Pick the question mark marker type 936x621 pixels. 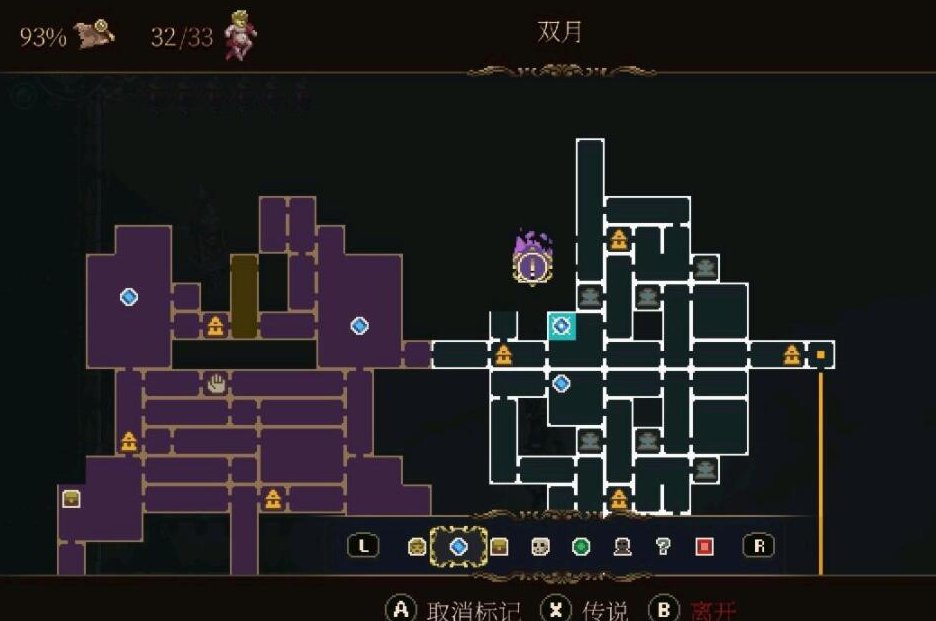click(662, 546)
